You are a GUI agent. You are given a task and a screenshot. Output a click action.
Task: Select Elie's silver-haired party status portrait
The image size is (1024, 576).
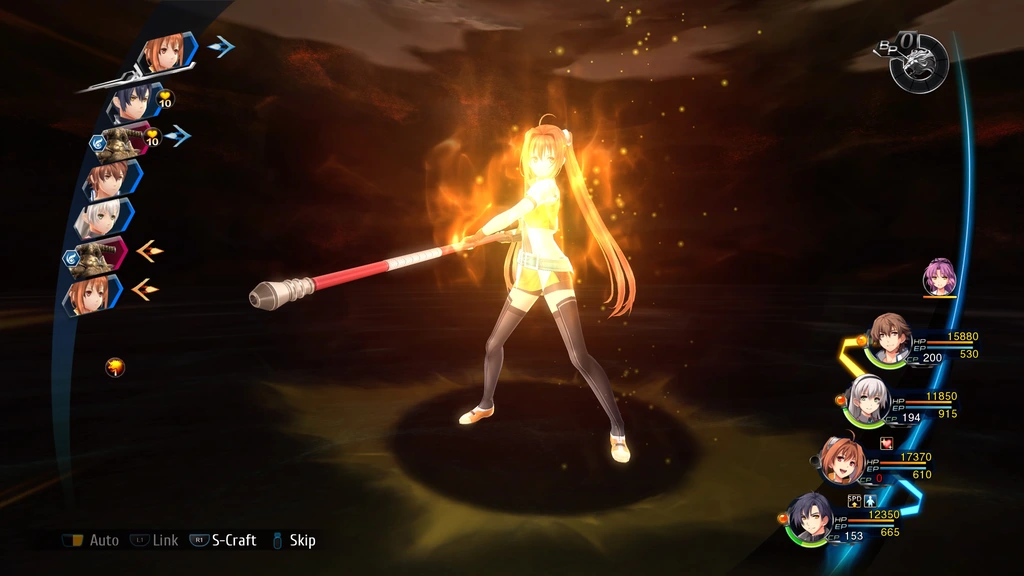[868, 401]
